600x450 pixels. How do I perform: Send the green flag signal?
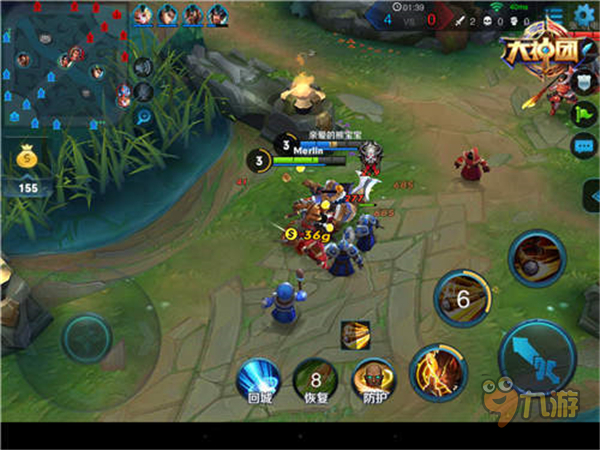point(585,113)
